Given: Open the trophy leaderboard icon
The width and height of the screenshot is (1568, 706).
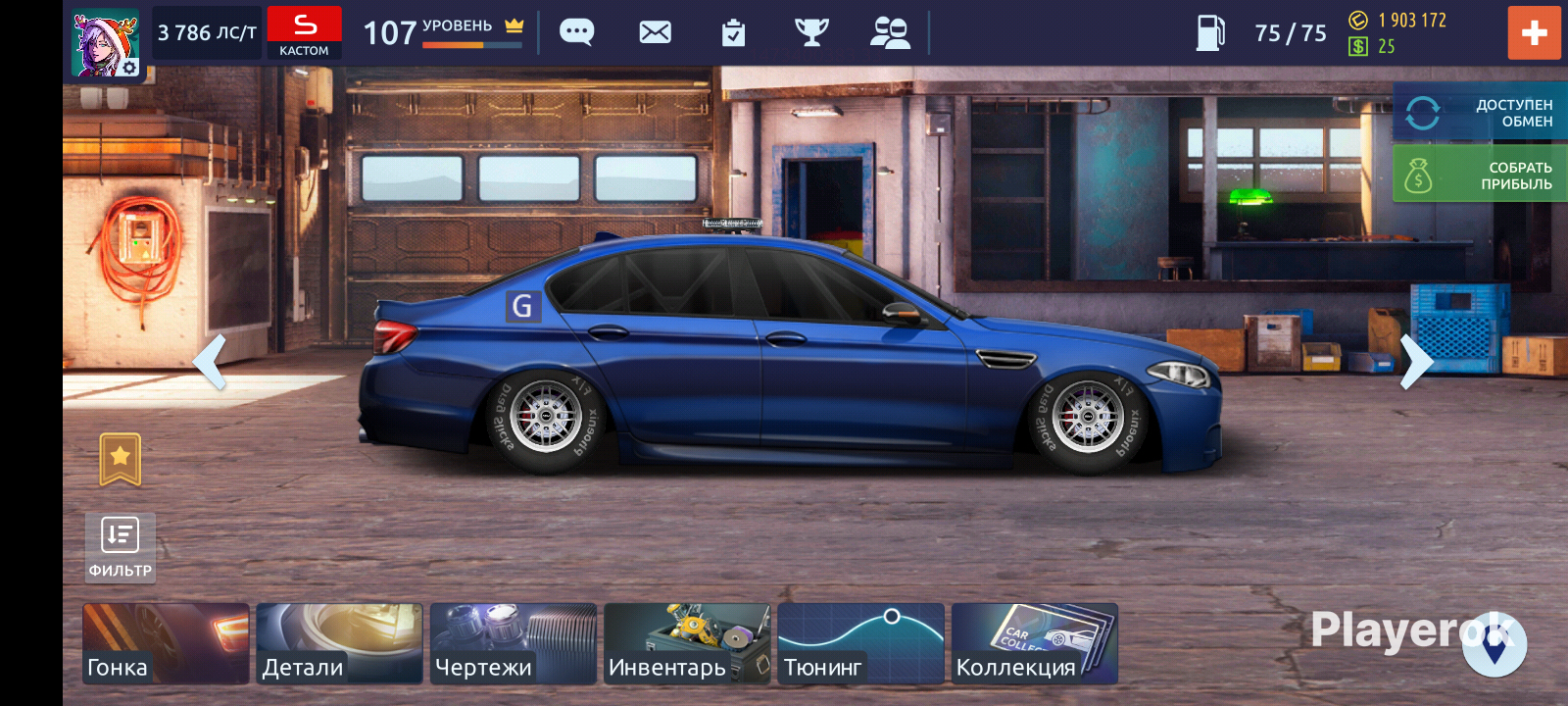Looking at the screenshot, I should tap(811, 32).
